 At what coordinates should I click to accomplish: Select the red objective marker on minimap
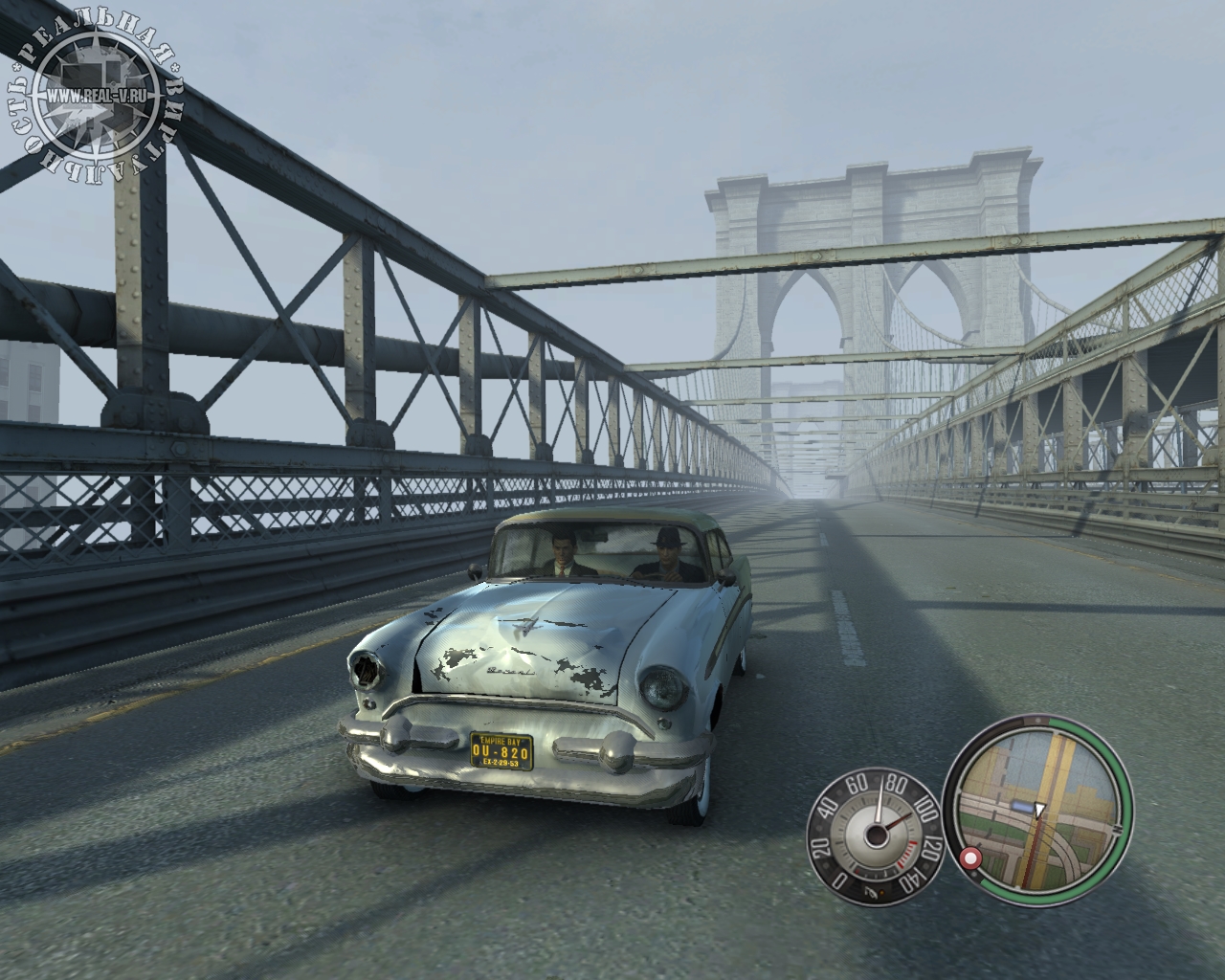(972, 857)
